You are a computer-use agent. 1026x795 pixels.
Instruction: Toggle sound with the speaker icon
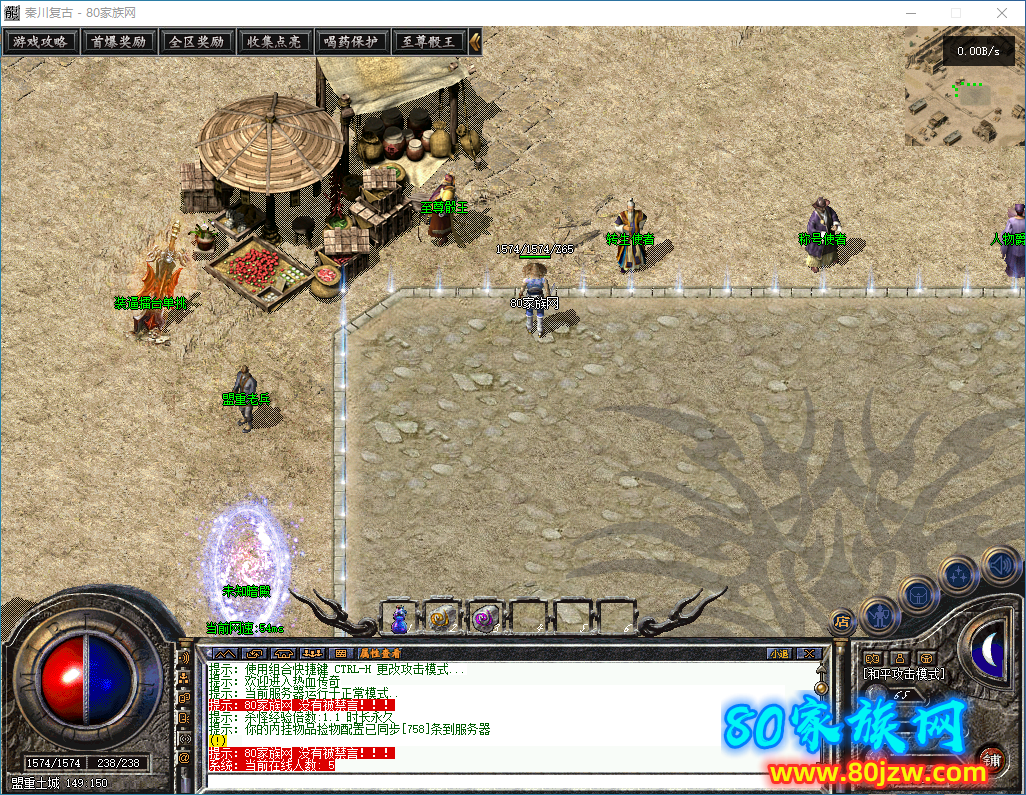pos(998,565)
